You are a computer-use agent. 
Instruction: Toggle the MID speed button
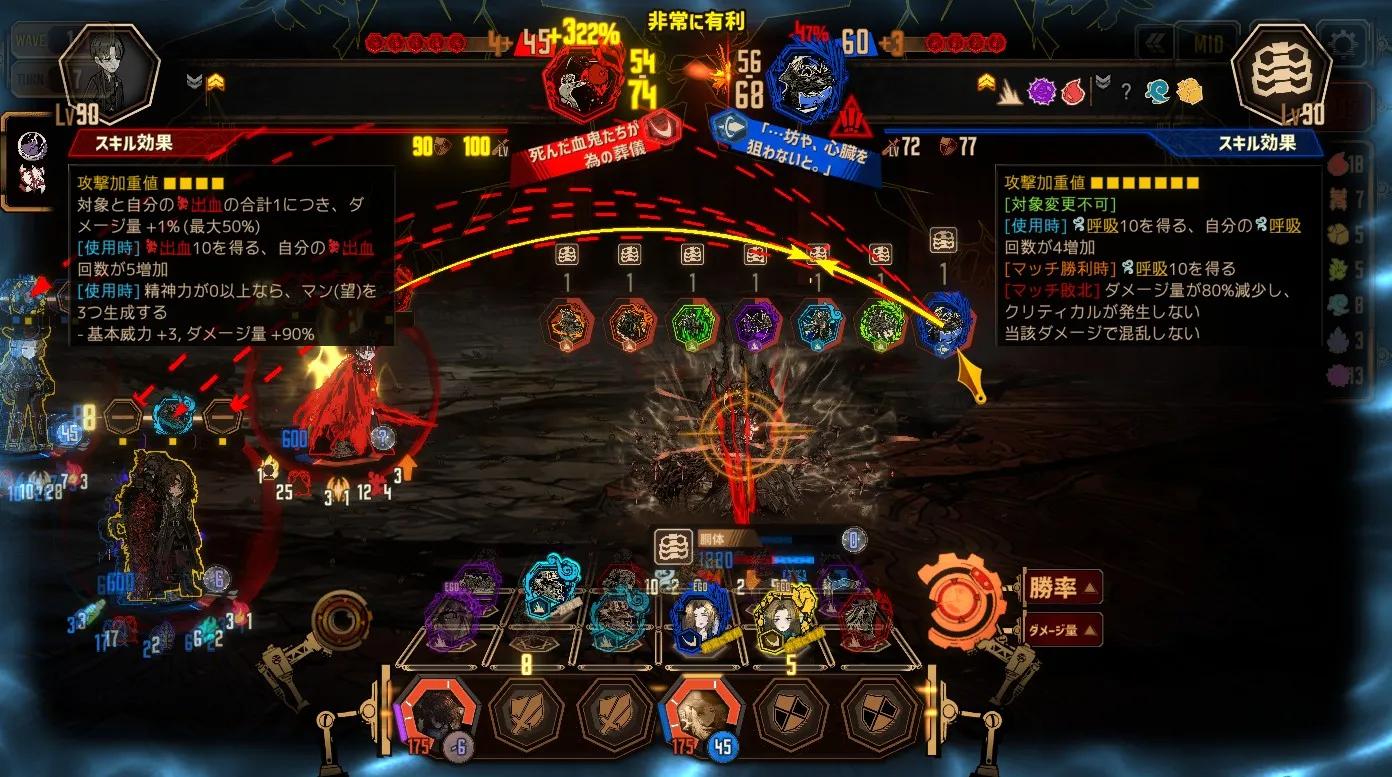[1206, 43]
